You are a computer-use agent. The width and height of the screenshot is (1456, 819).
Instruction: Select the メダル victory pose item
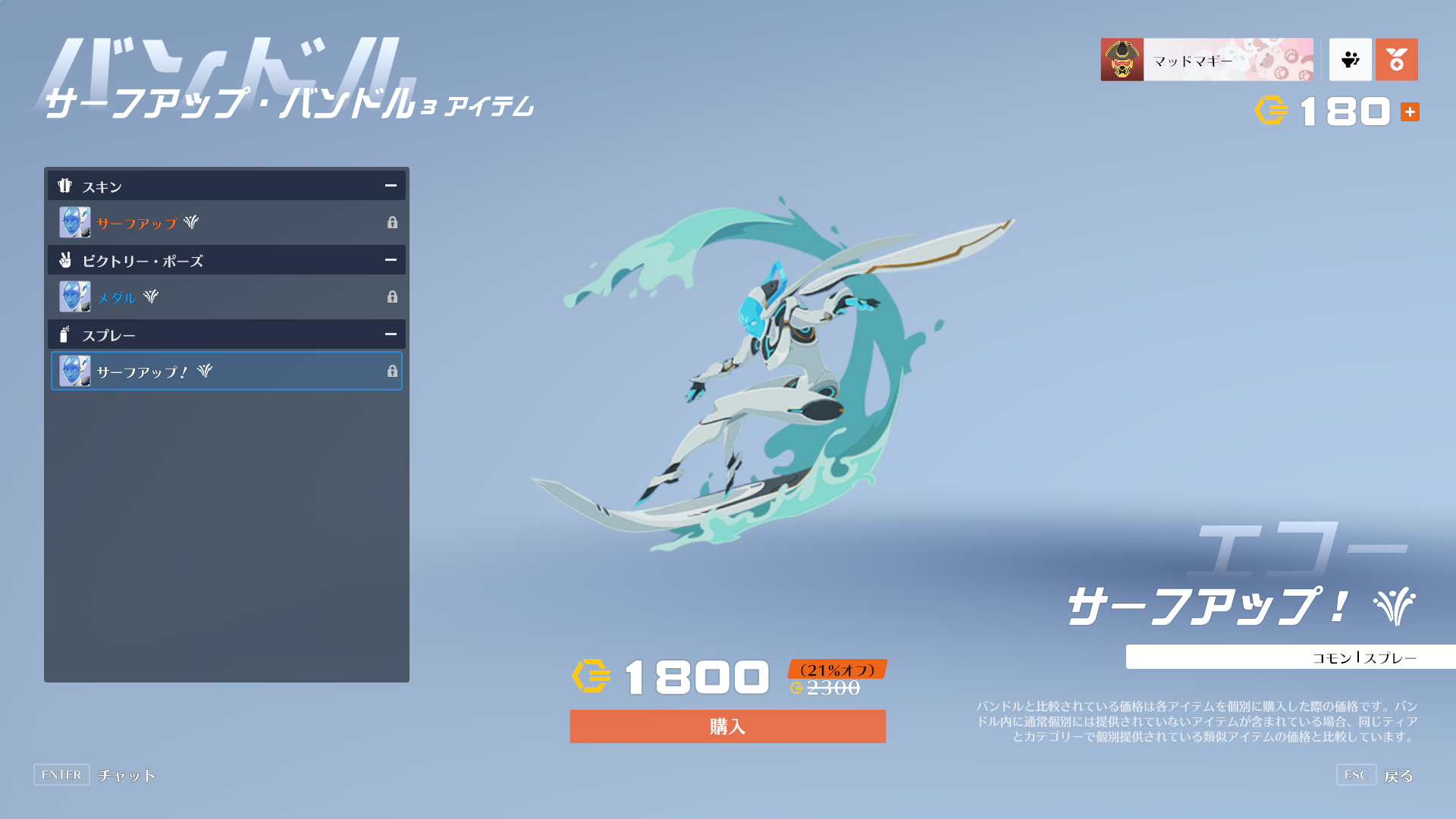226,297
